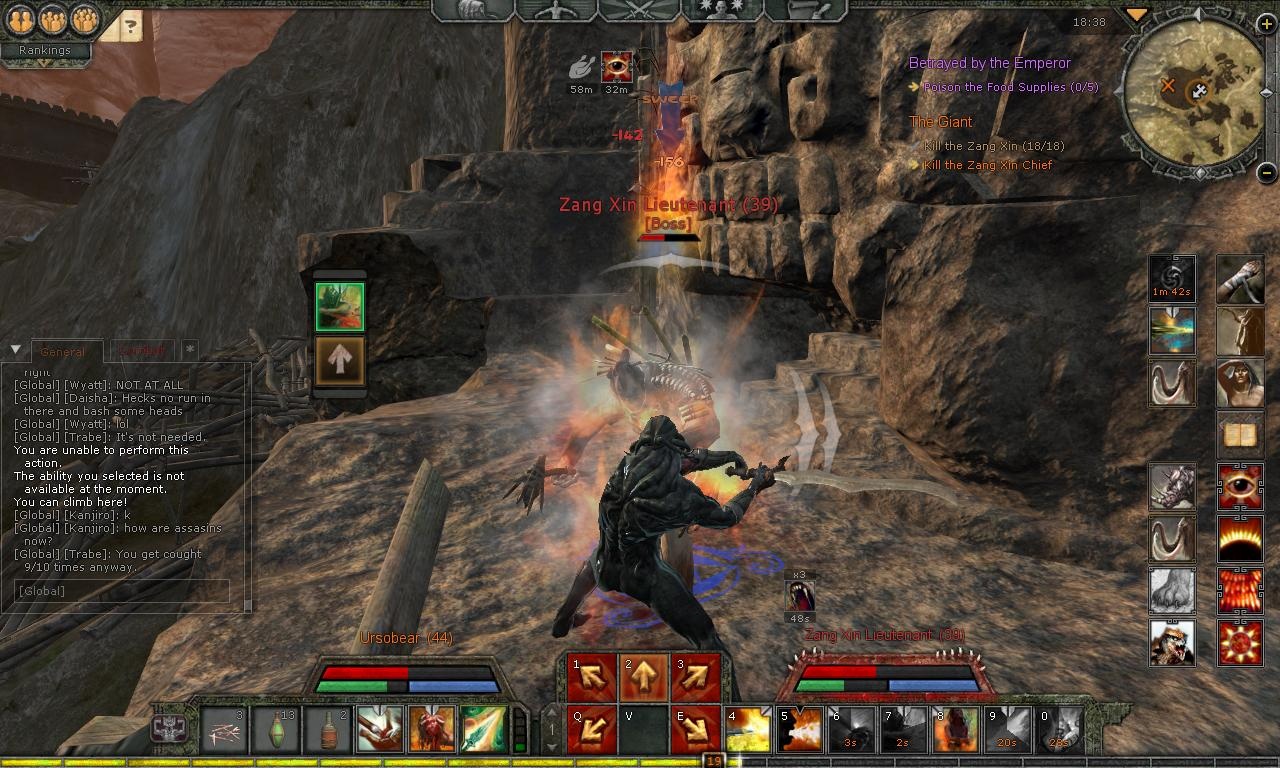
Task: Toggle the climb up-arrow interaction prompt
Action: pos(340,360)
